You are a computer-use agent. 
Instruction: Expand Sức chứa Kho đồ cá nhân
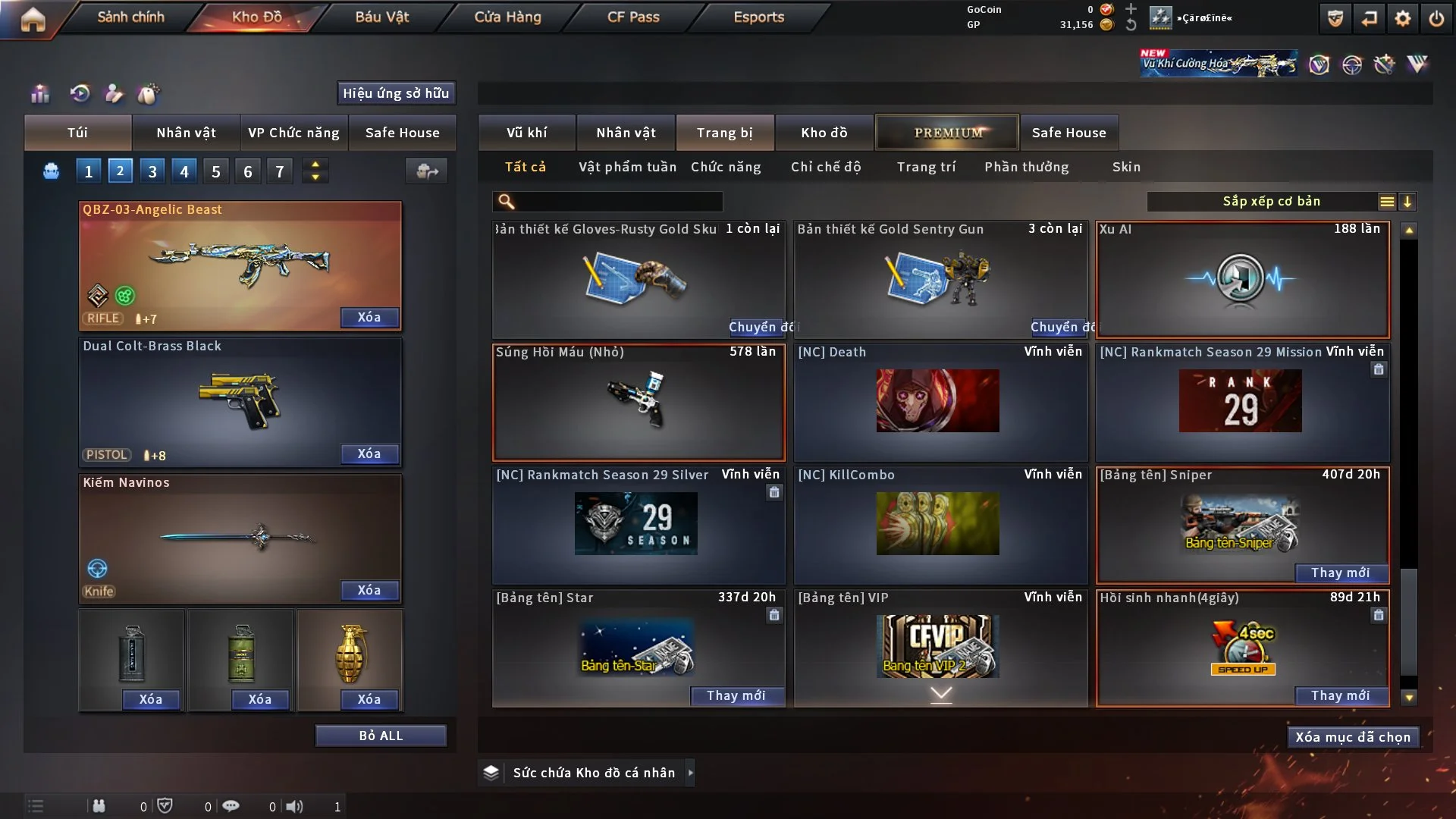tap(689, 773)
